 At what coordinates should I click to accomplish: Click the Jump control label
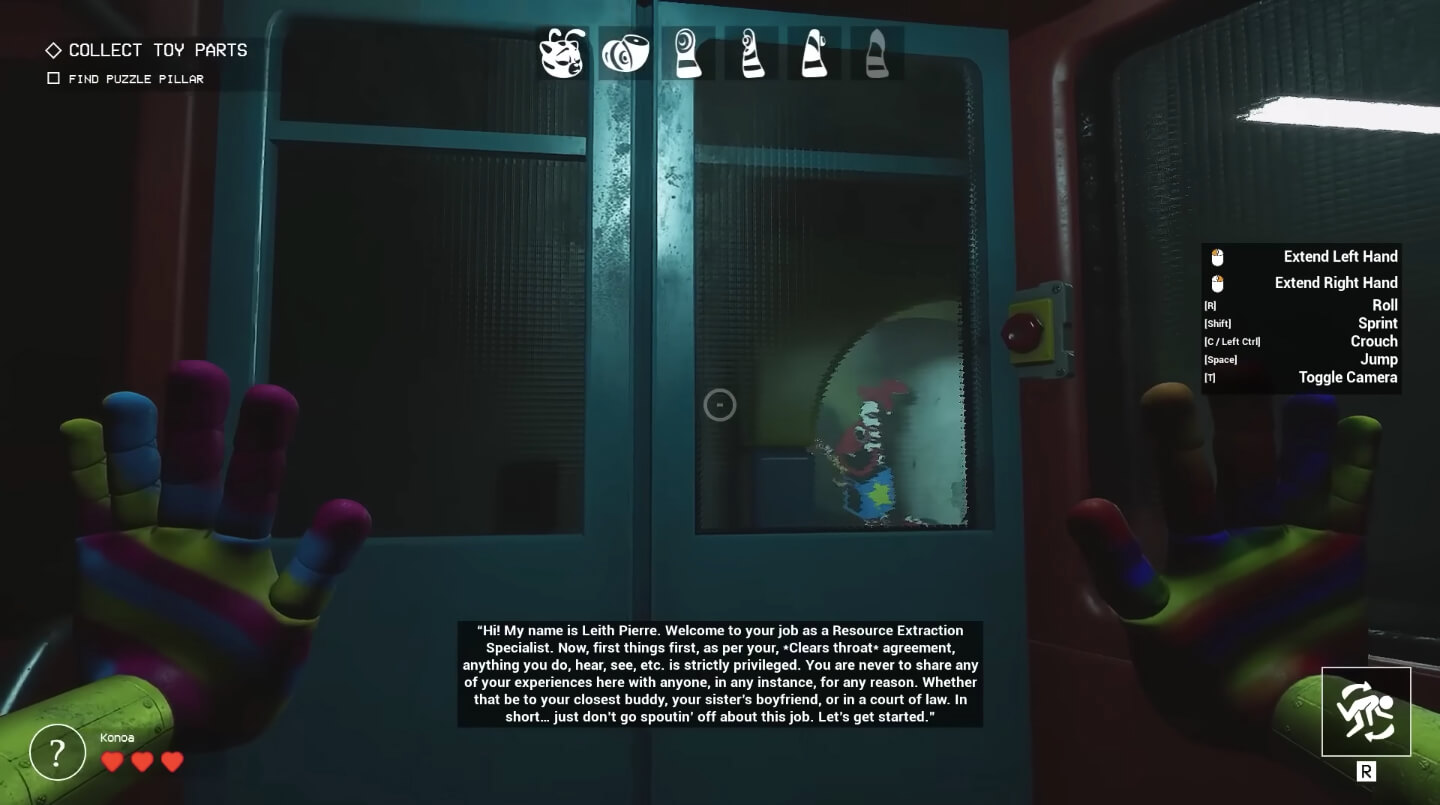[1378, 359]
